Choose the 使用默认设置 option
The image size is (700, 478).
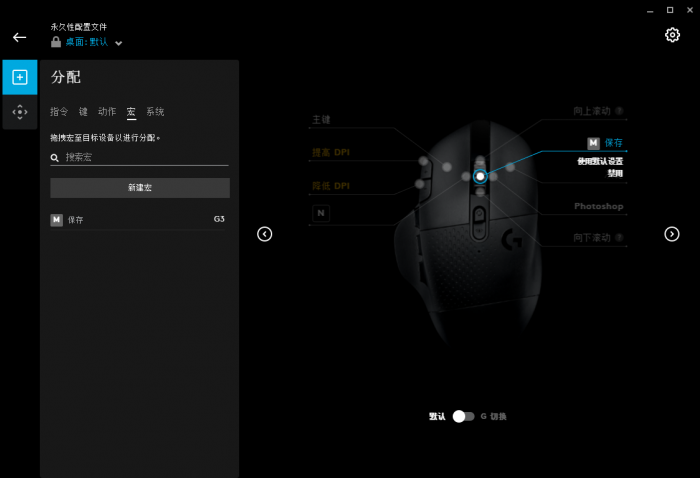(599, 161)
